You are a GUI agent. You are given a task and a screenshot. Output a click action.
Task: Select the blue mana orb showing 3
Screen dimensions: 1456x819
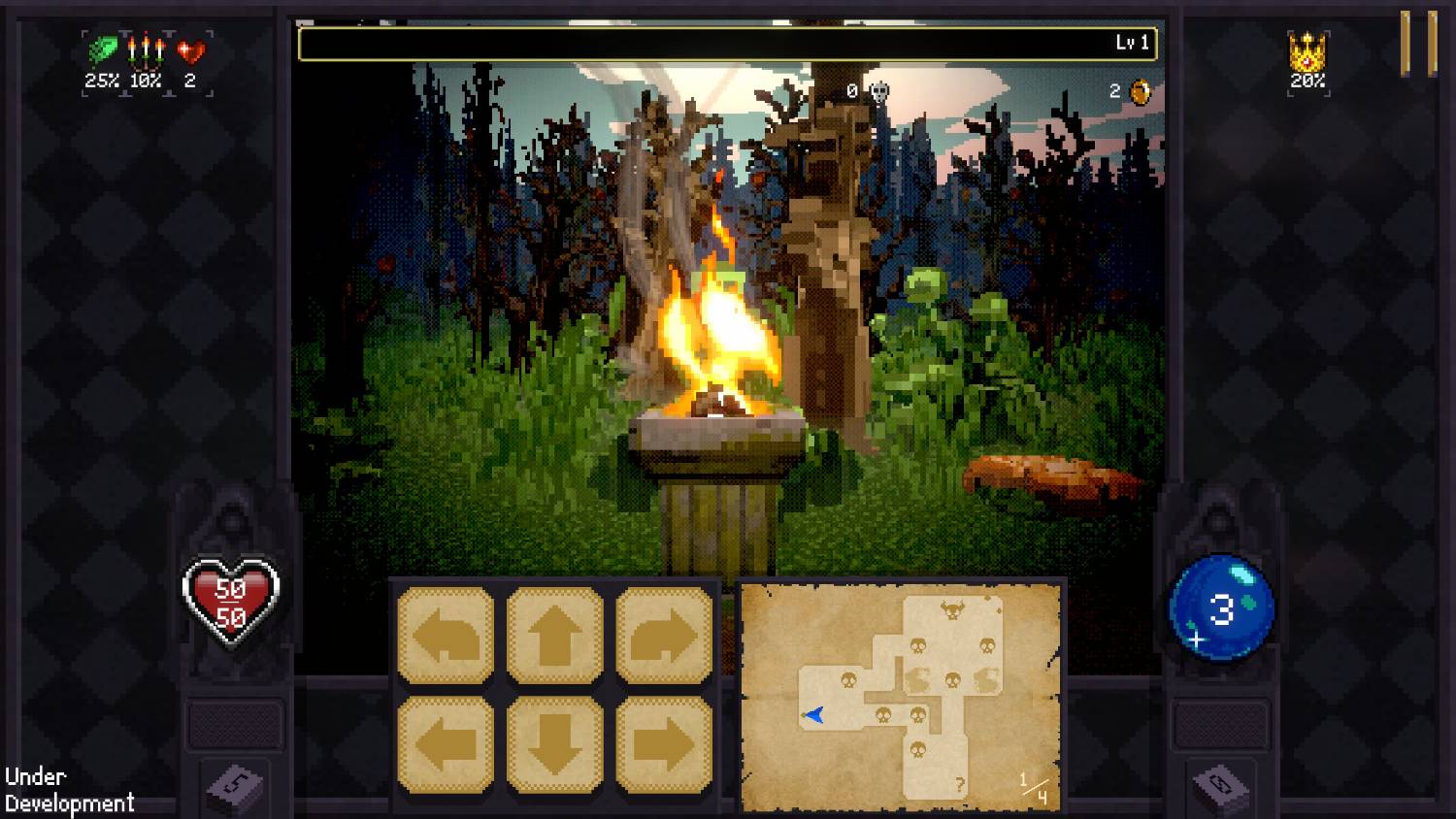pyautogui.click(x=1221, y=608)
